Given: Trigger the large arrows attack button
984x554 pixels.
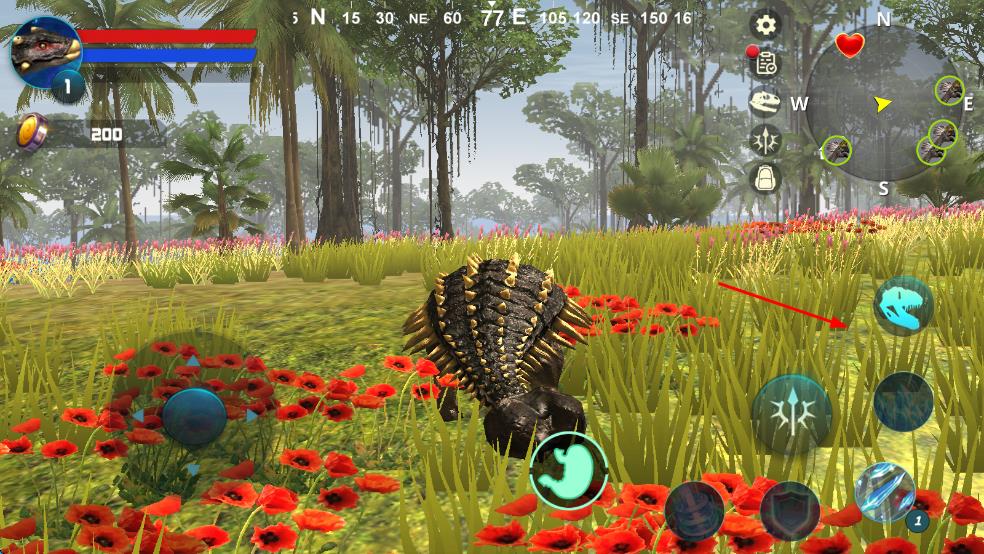Looking at the screenshot, I should tap(791, 413).
